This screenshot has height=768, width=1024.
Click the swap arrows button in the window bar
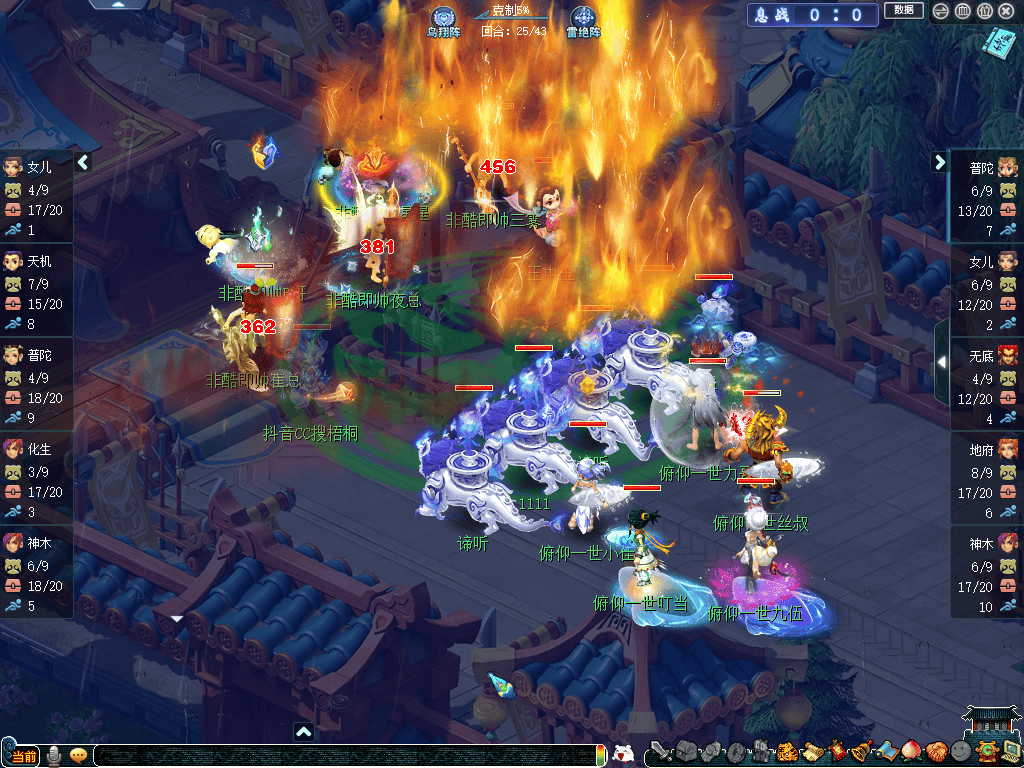940,11
